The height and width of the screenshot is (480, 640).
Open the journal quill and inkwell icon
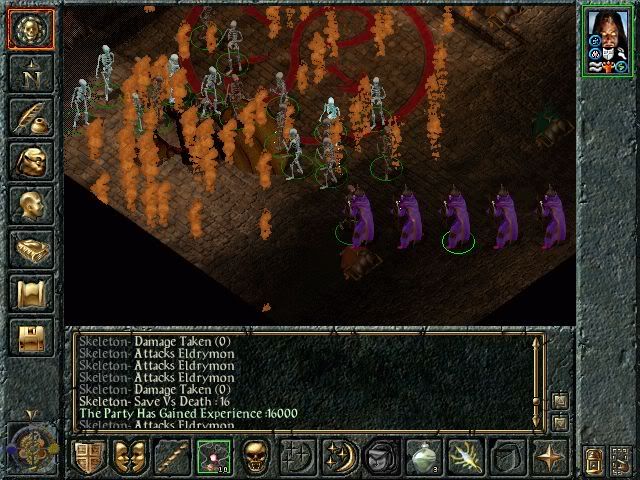(x=31, y=118)
